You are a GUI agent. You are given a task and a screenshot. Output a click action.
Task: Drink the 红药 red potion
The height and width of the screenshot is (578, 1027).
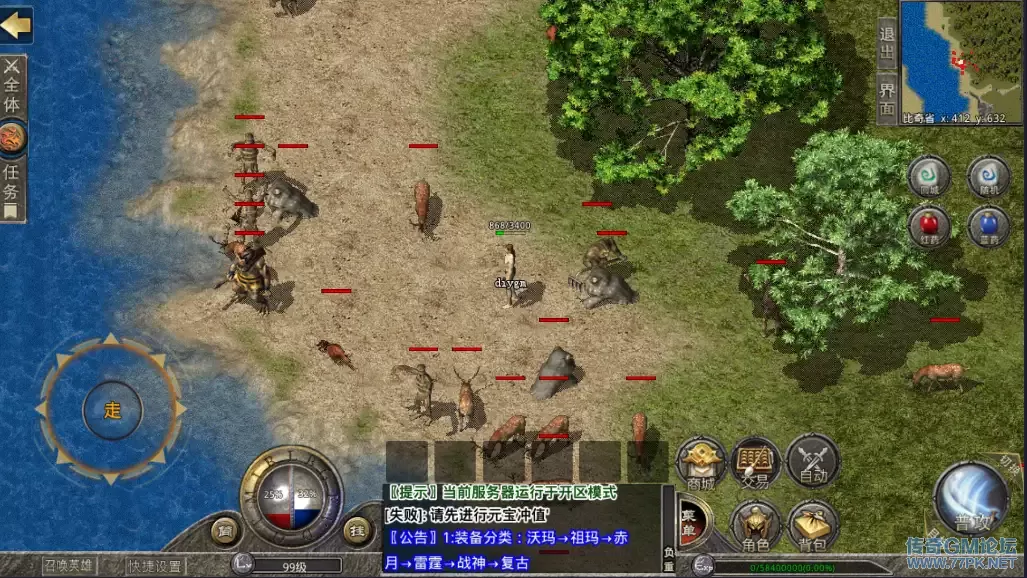coord(929,226)
